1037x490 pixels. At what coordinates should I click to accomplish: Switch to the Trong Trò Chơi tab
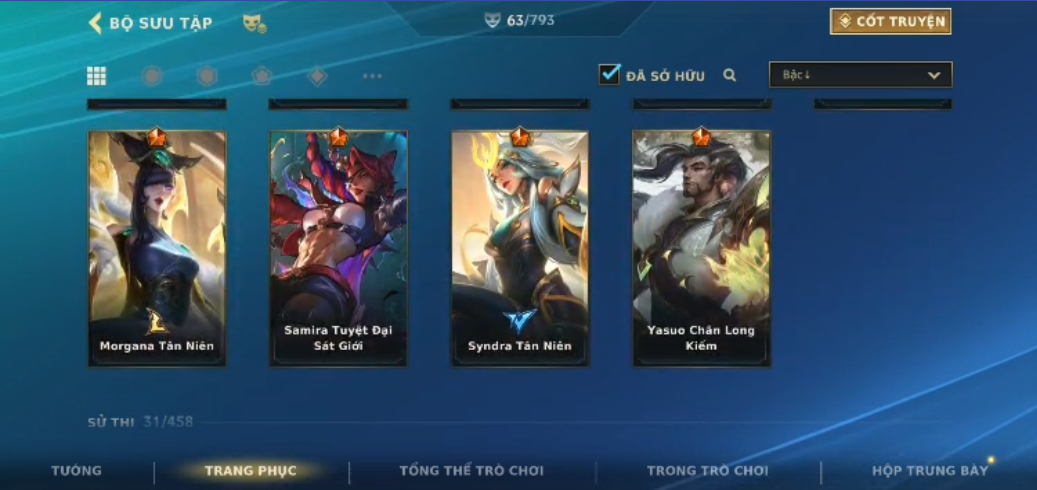[x=707, y=471]
